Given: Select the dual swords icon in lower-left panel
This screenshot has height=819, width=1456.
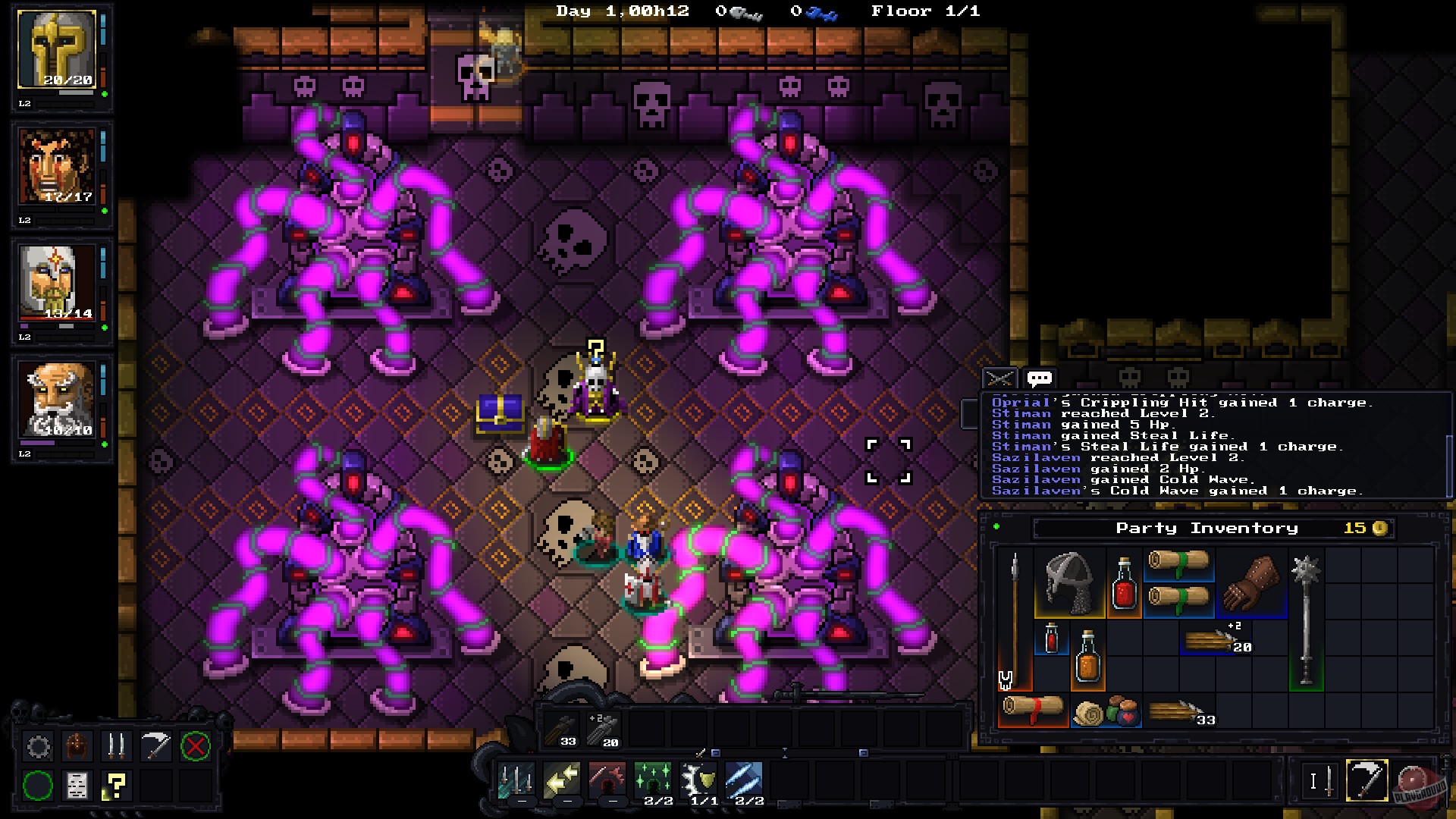Looking at the screenshot, I should (116, 745).
